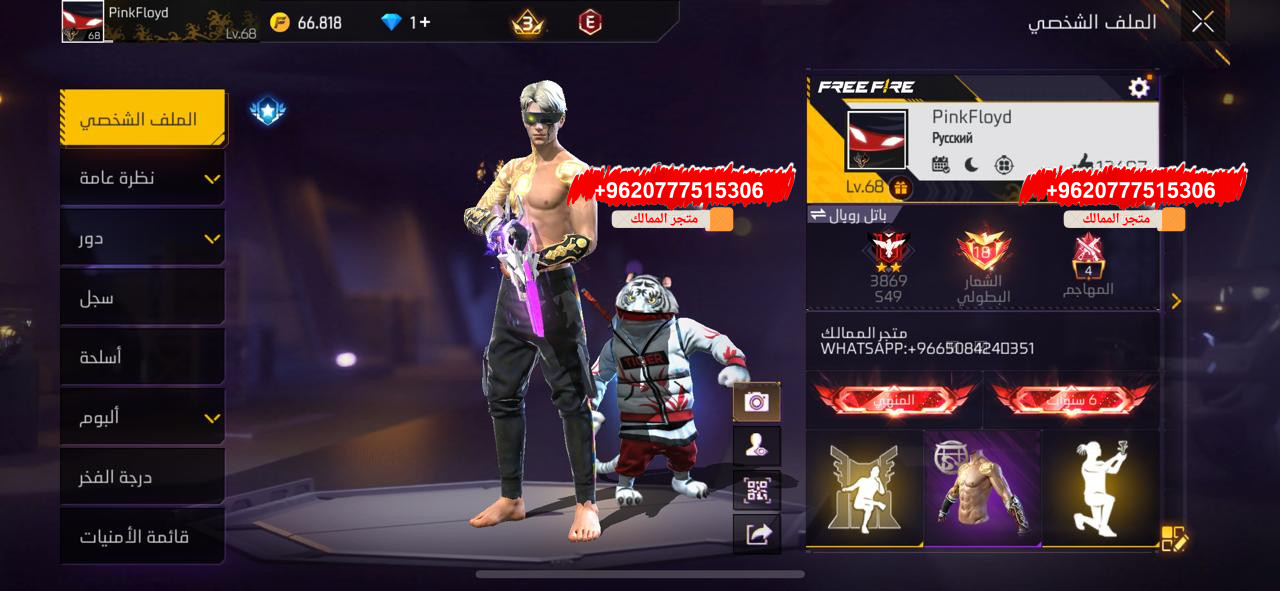
Task: Open the سجل history tab
Action: (142, 298)
